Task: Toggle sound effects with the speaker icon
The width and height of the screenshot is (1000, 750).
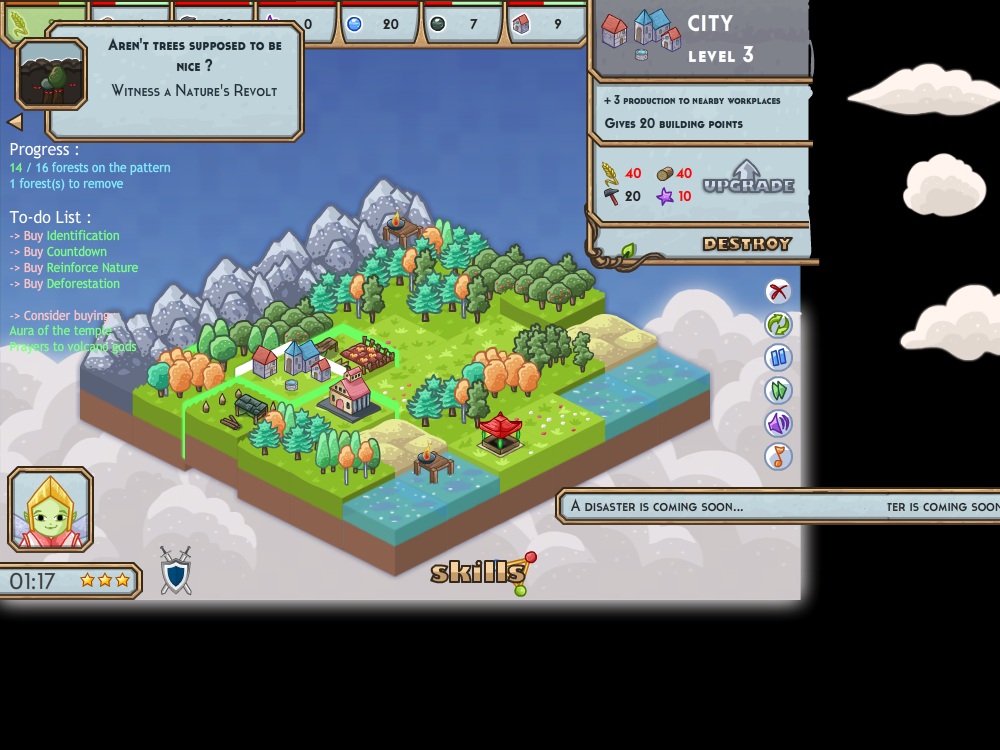Action: point(778,423)
